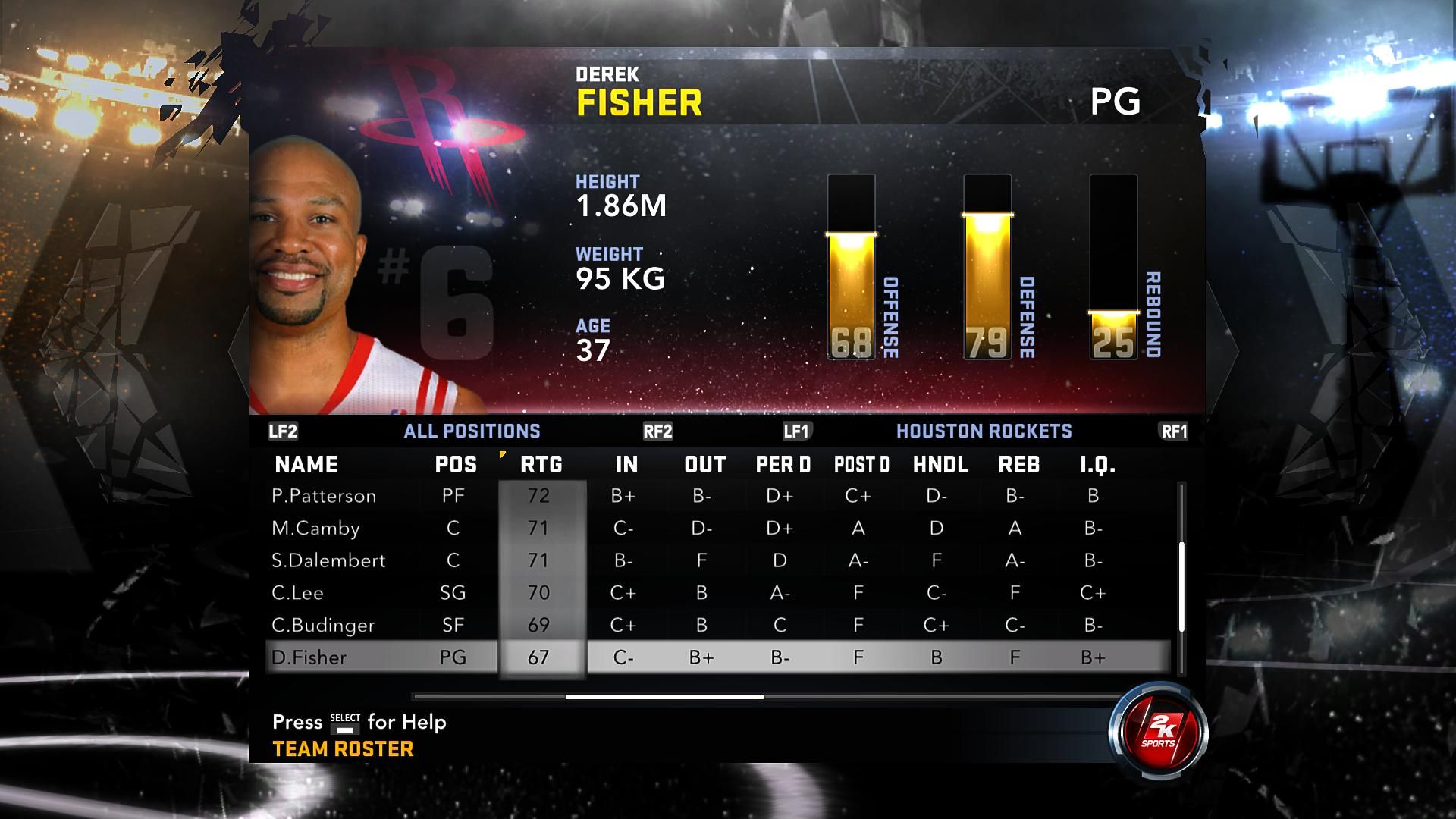Sort players by the NAME column
The image size is (1456, 819).
point(306,465)
